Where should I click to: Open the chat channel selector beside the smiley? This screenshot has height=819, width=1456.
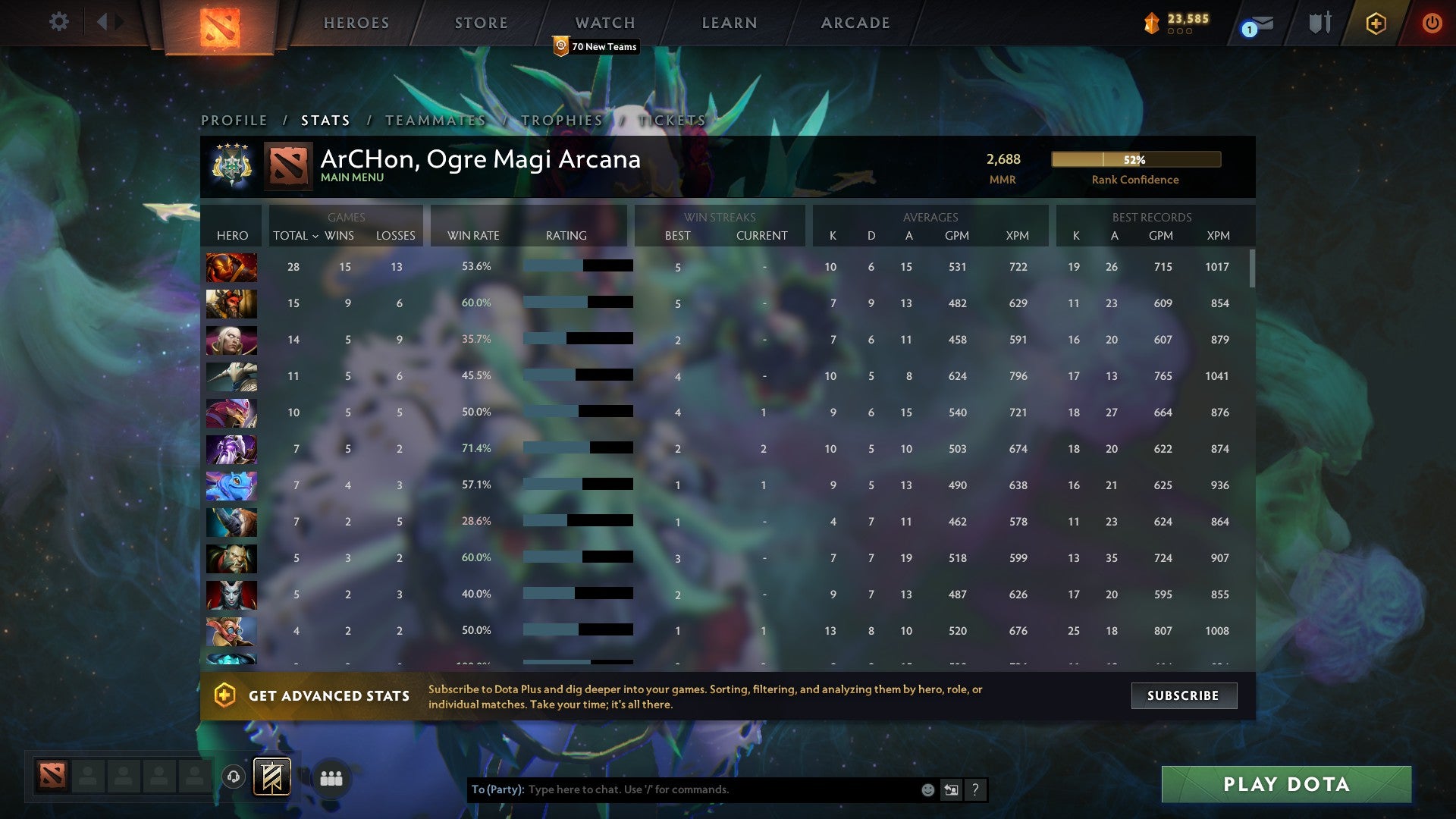click(x=951, y=789)
